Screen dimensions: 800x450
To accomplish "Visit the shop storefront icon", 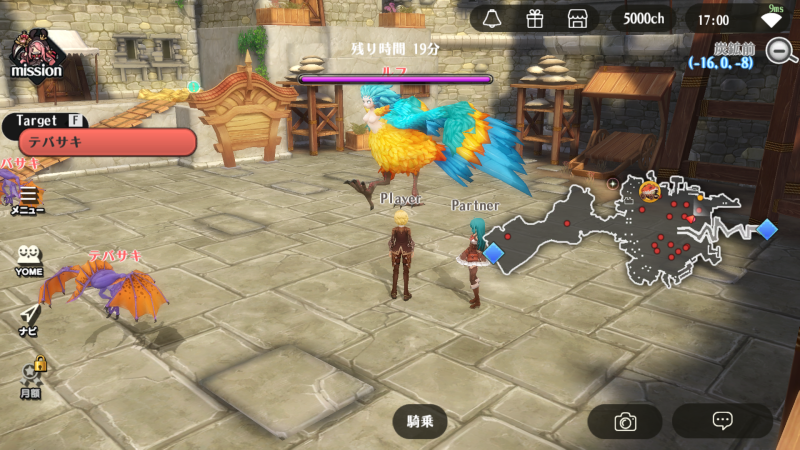I will [x=576, y=19].
